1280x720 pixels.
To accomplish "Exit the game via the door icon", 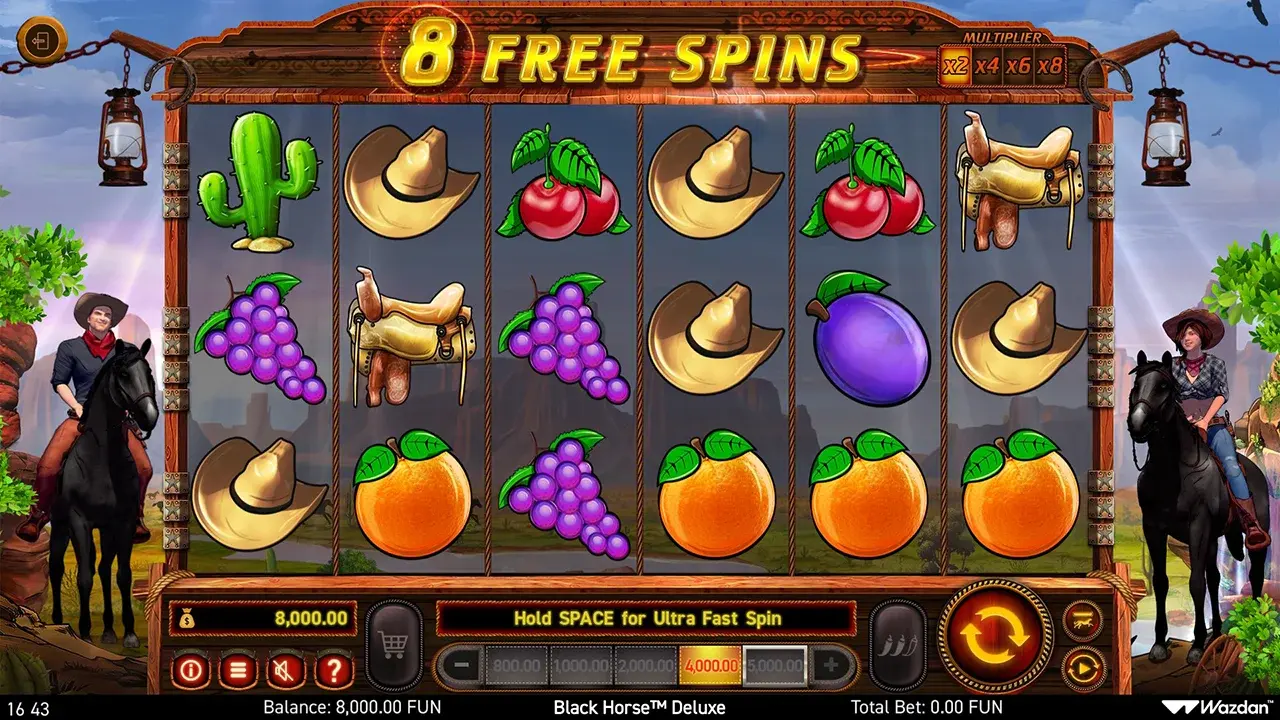I will click(x=42, y=42).
